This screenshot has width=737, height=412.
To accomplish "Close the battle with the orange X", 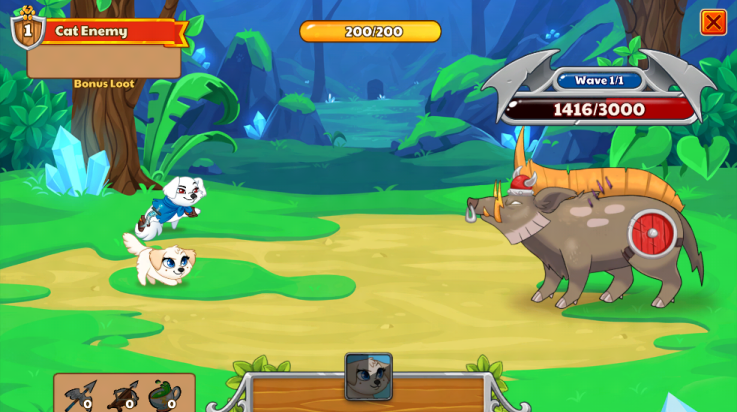I will (713, 22).
